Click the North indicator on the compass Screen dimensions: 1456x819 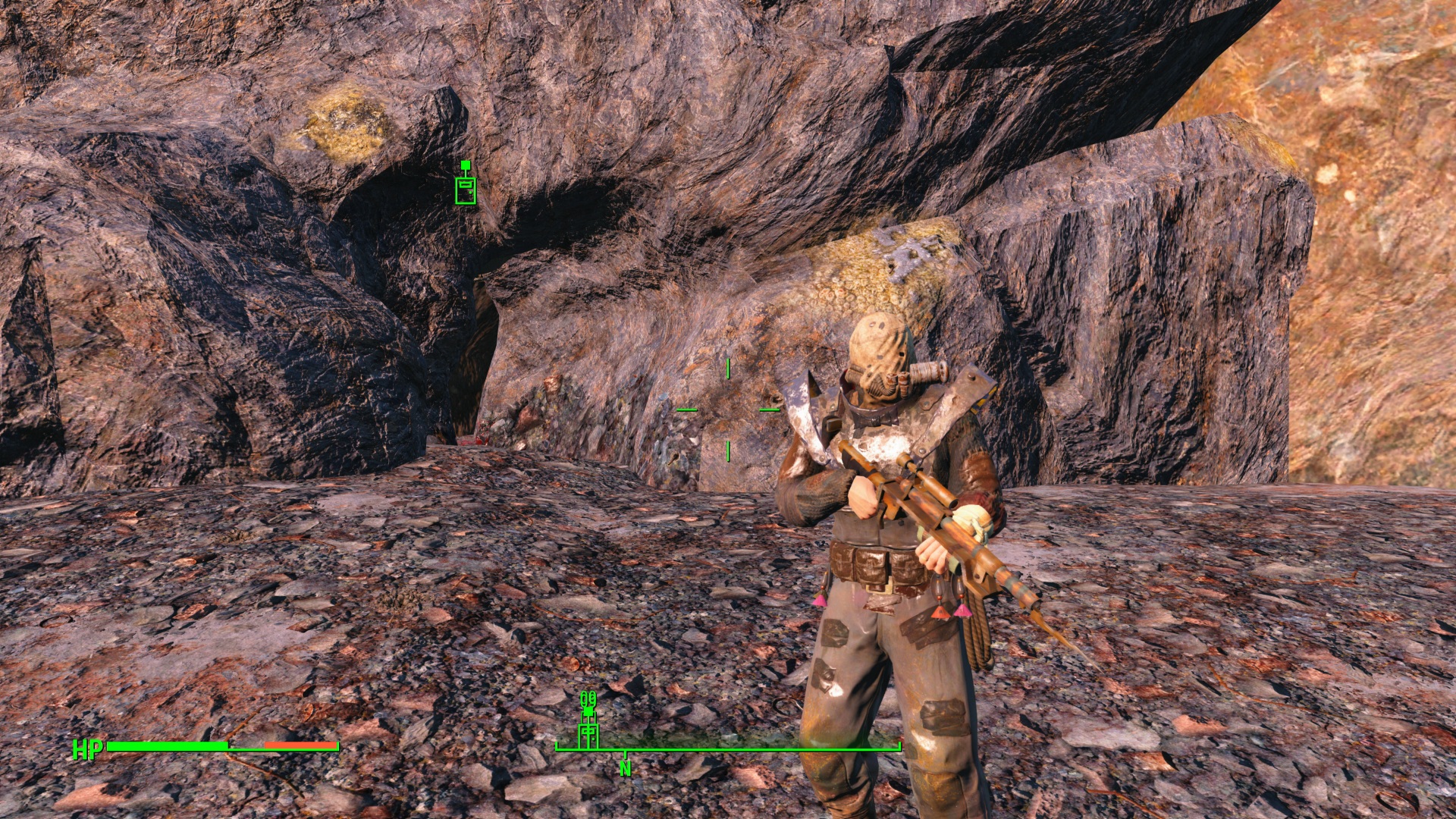625,768
